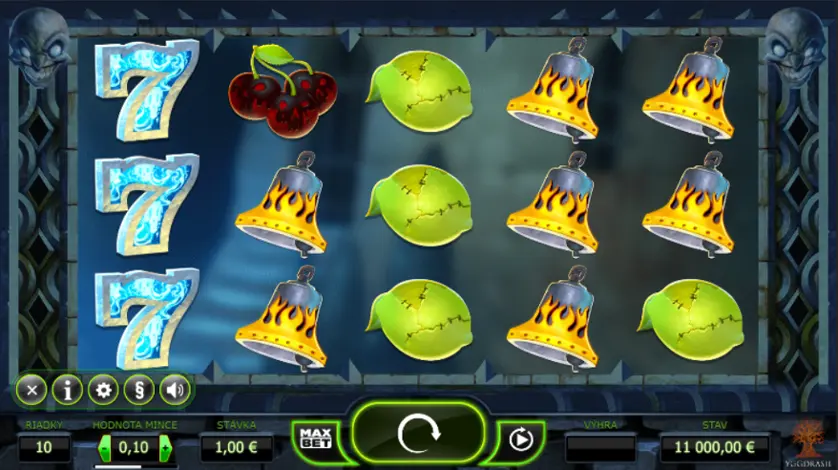Close the round menu with the X icon
838x470 pixels.
pyautogui.click(x=31, y=389)
